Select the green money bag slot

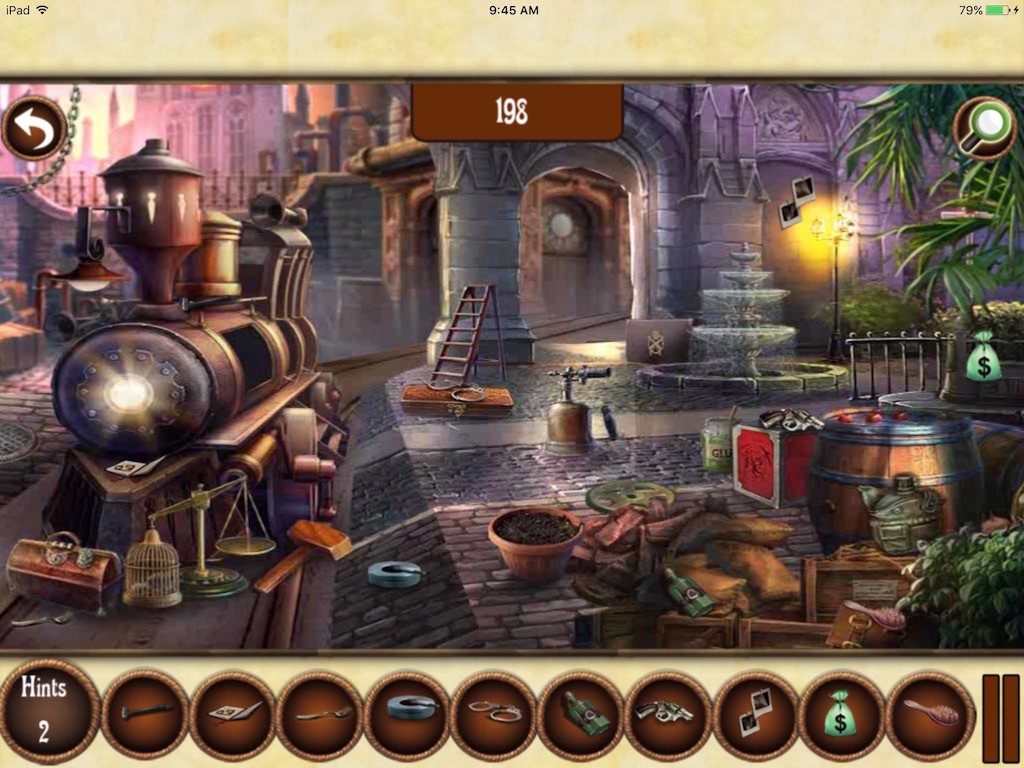[841, 714]
